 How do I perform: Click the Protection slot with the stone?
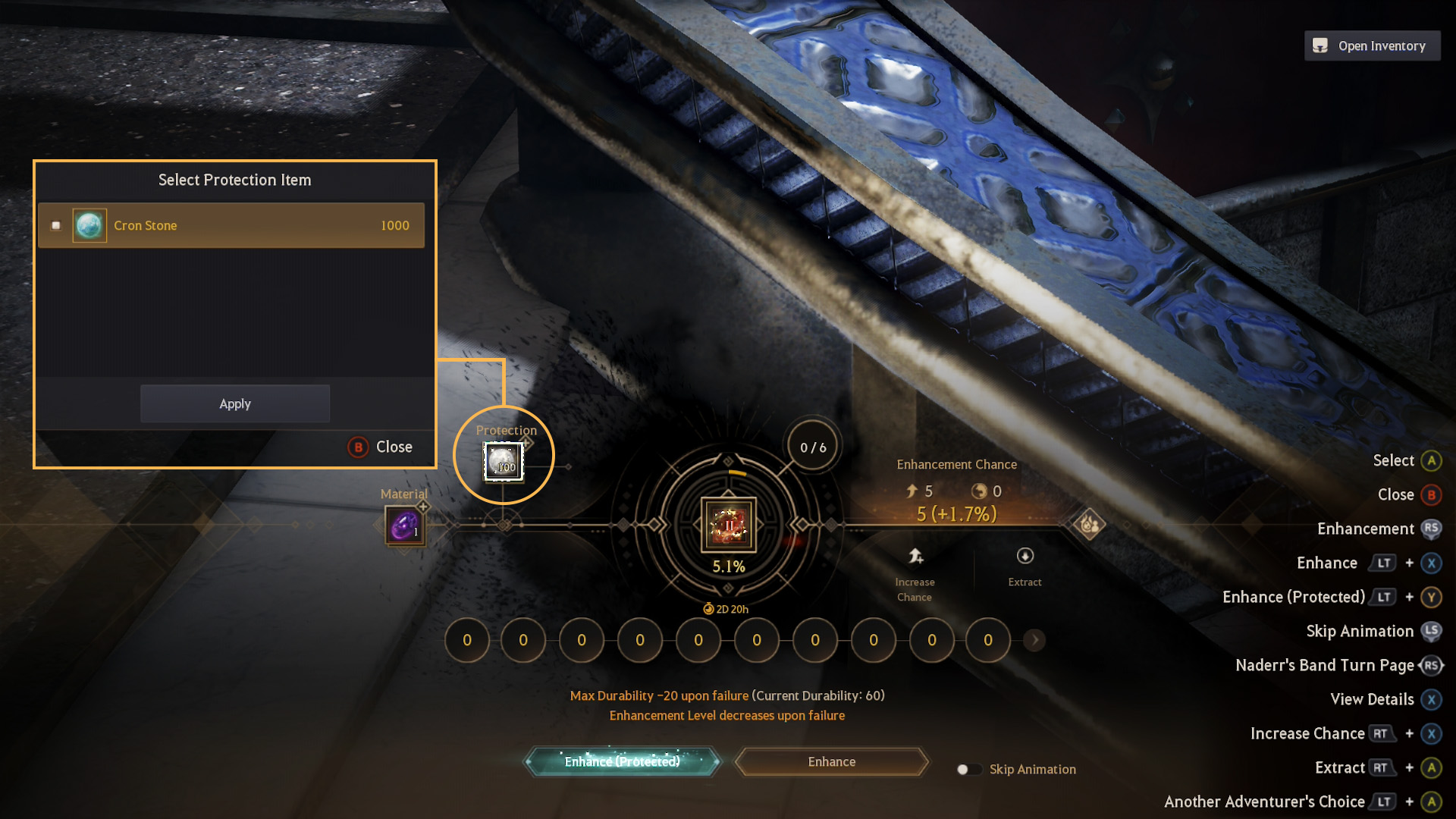[503, 462]
